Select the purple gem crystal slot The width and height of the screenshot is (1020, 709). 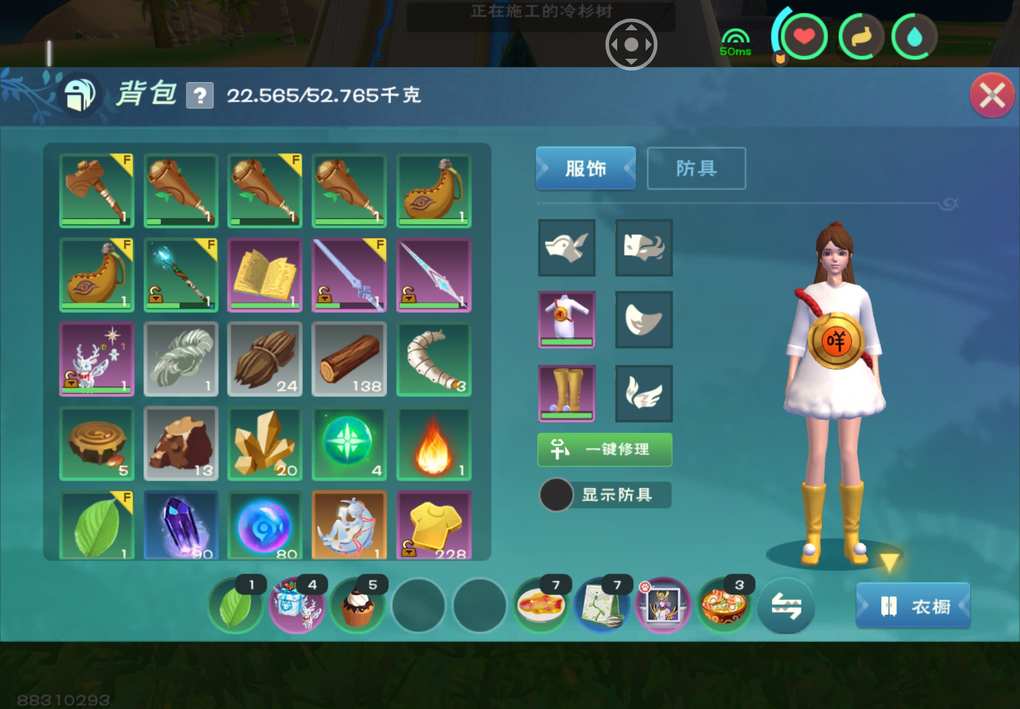(180, 525)
